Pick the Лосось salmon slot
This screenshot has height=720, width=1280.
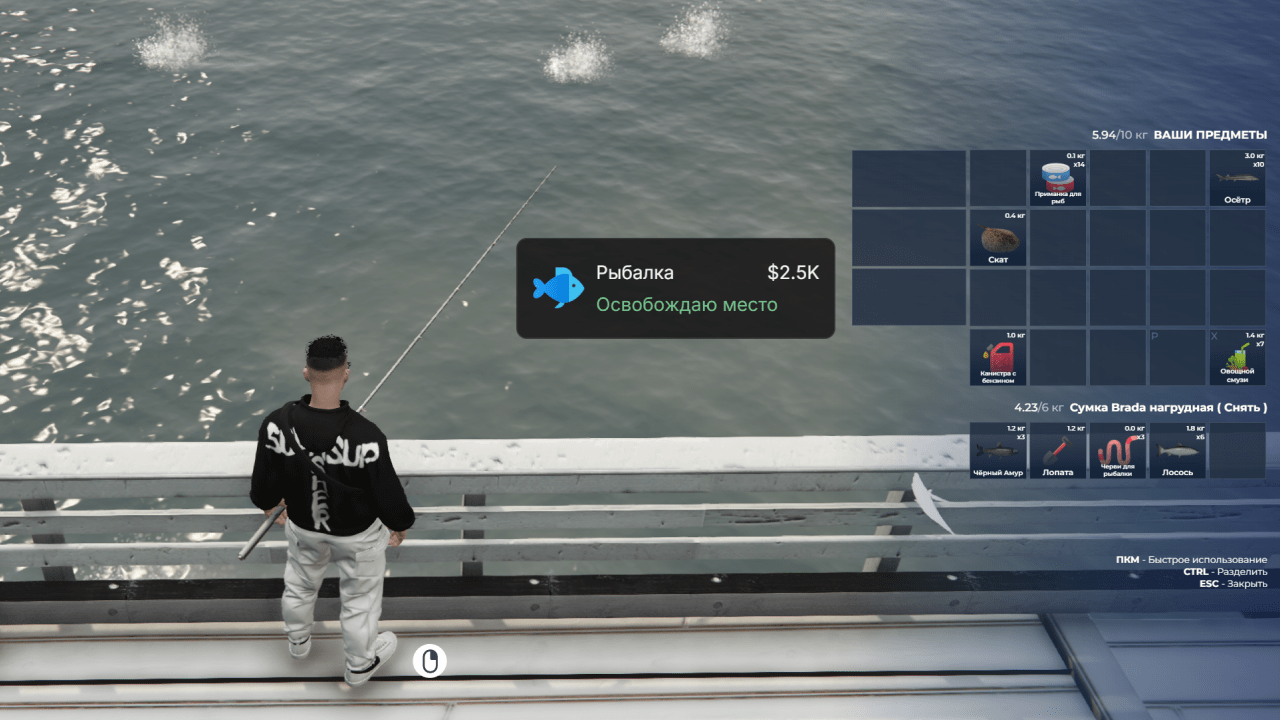point(1177,450)
